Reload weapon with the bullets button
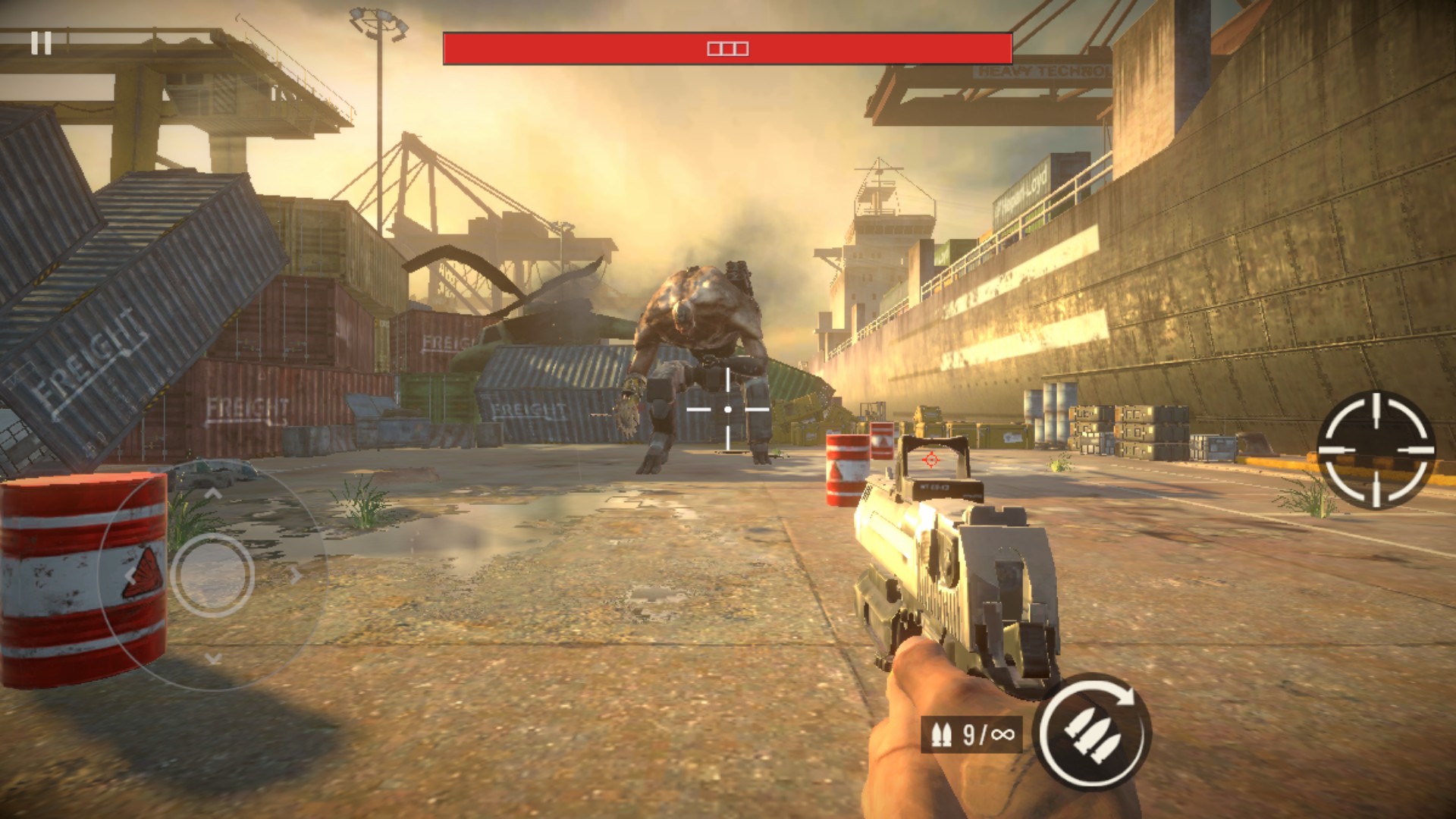 [1094, 732]
